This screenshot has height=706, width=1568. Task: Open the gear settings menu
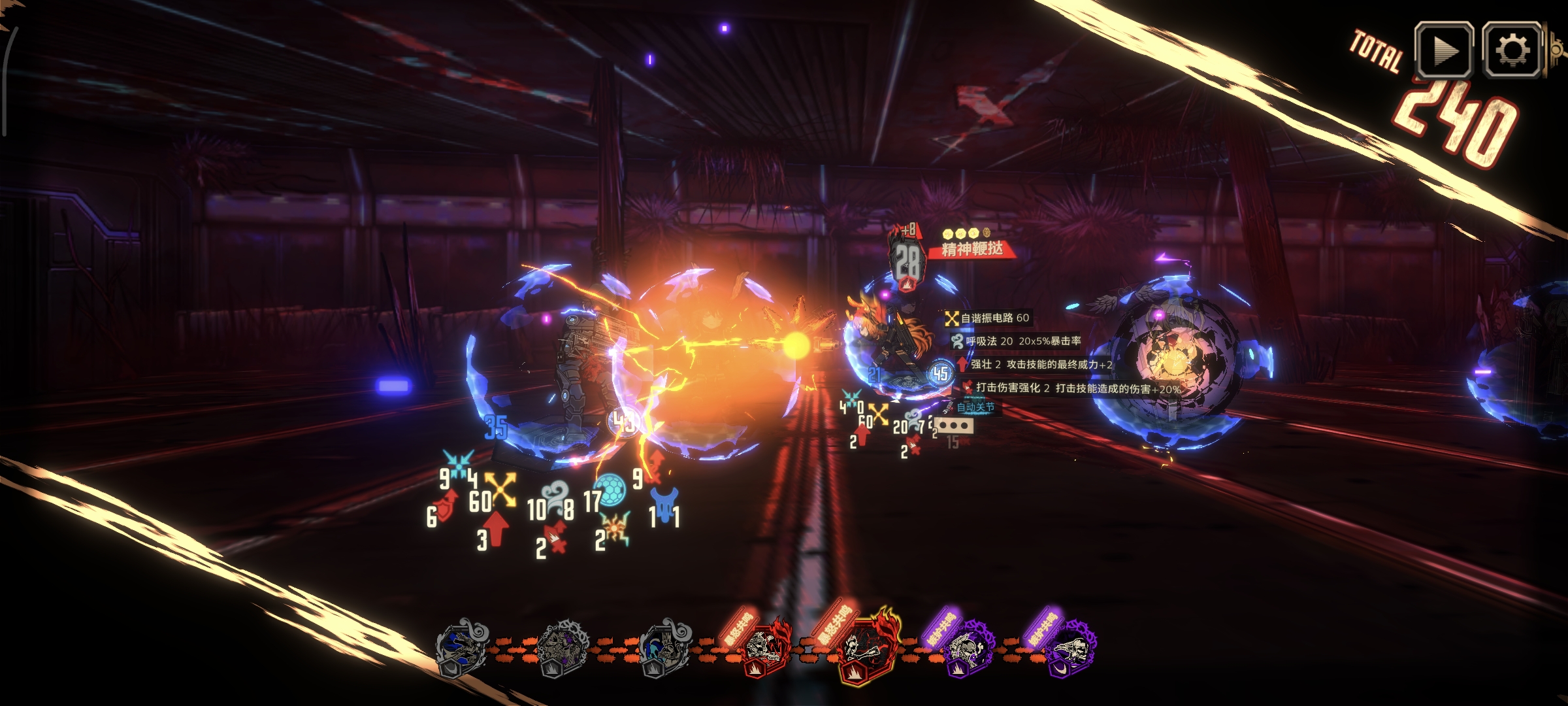tap(1512, 50)
